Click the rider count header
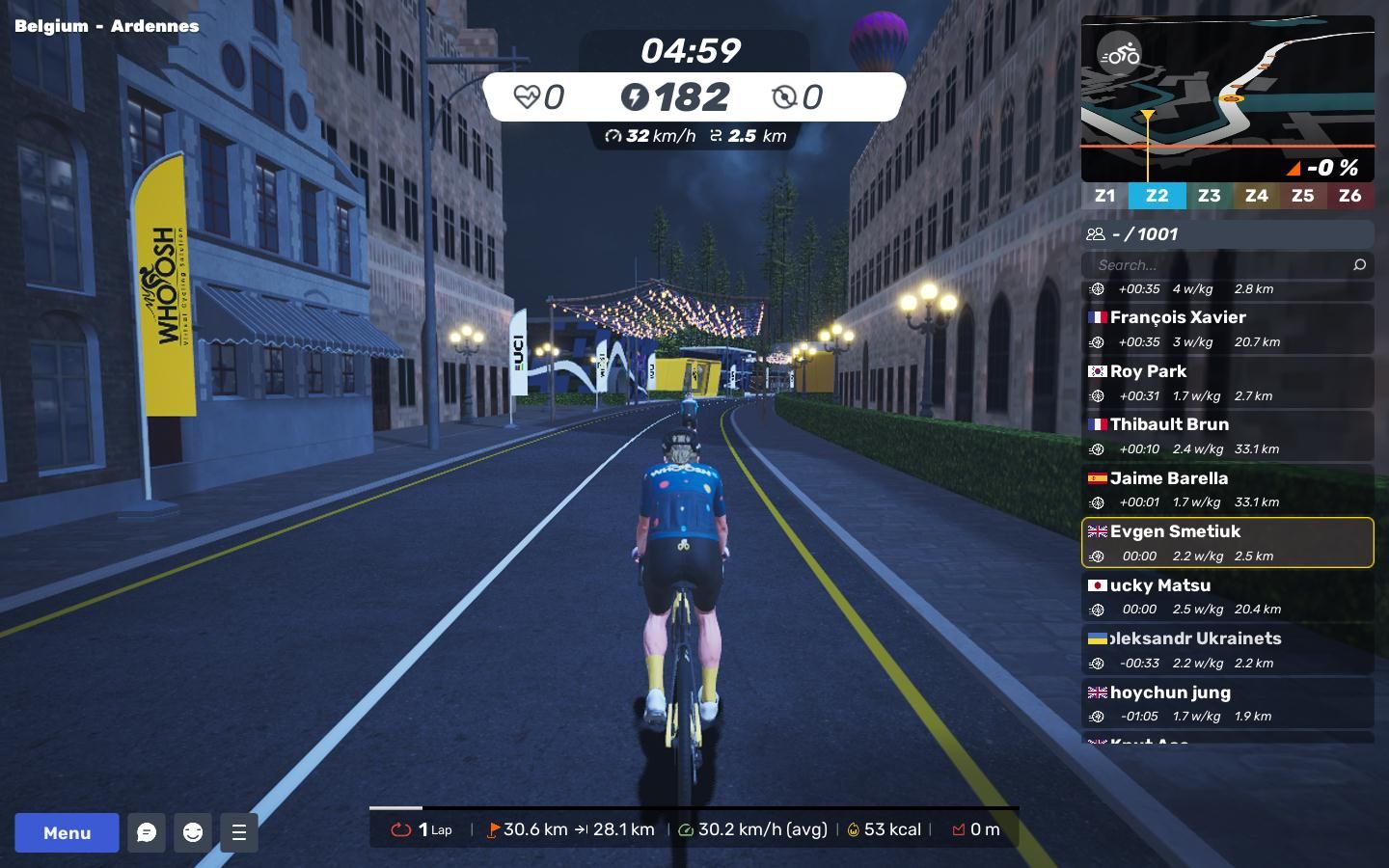 point(1227,234)
